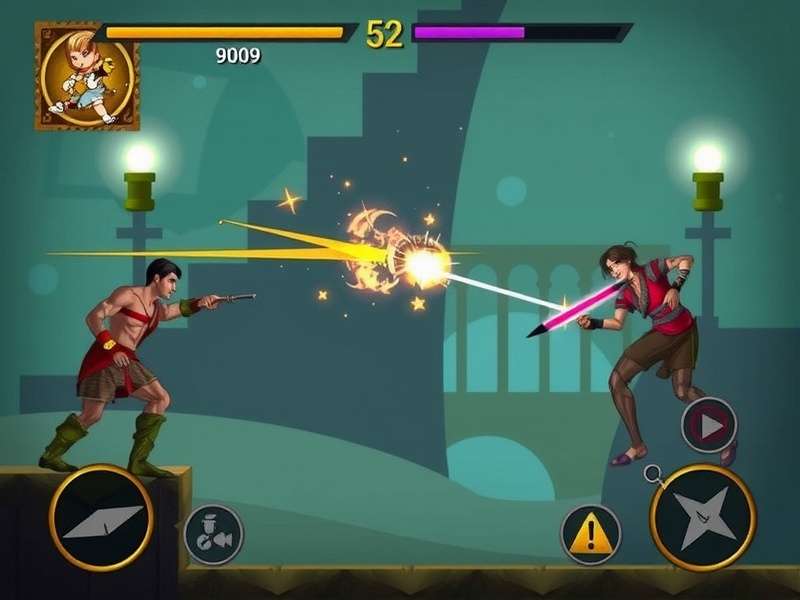Click the red play arrow button
800x600 pixels.
point(709,426)
